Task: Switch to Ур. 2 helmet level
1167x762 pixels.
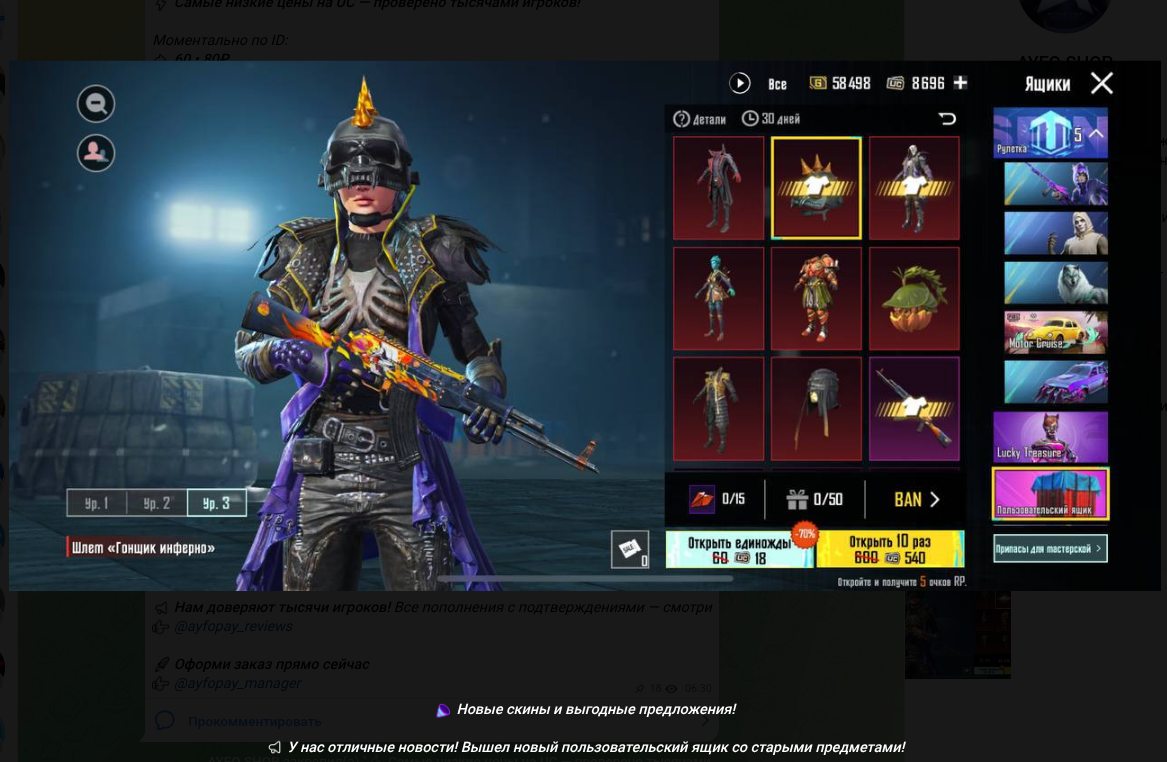Action: coord(157,503)
